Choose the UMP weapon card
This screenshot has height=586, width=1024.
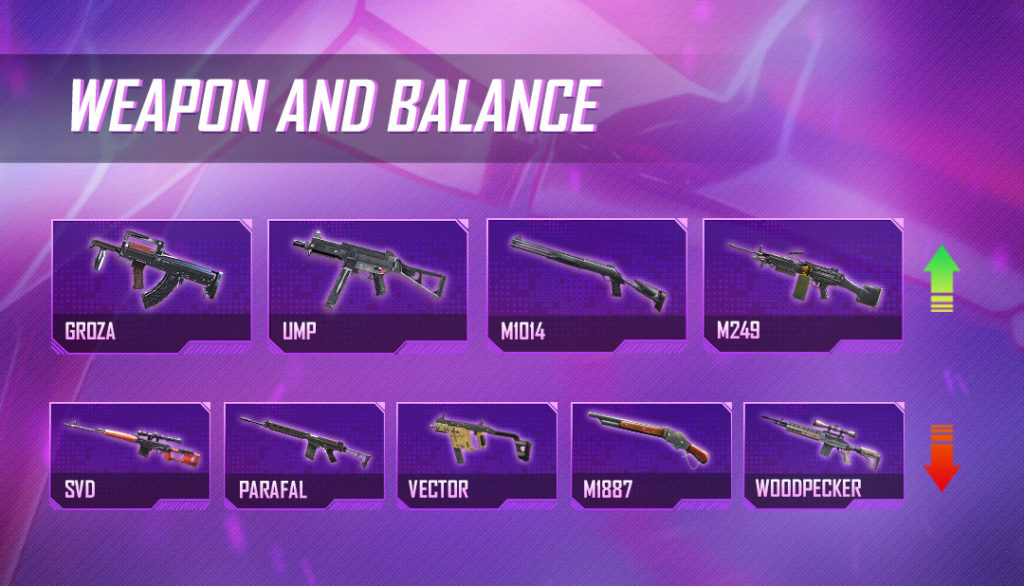coord(368,285)
